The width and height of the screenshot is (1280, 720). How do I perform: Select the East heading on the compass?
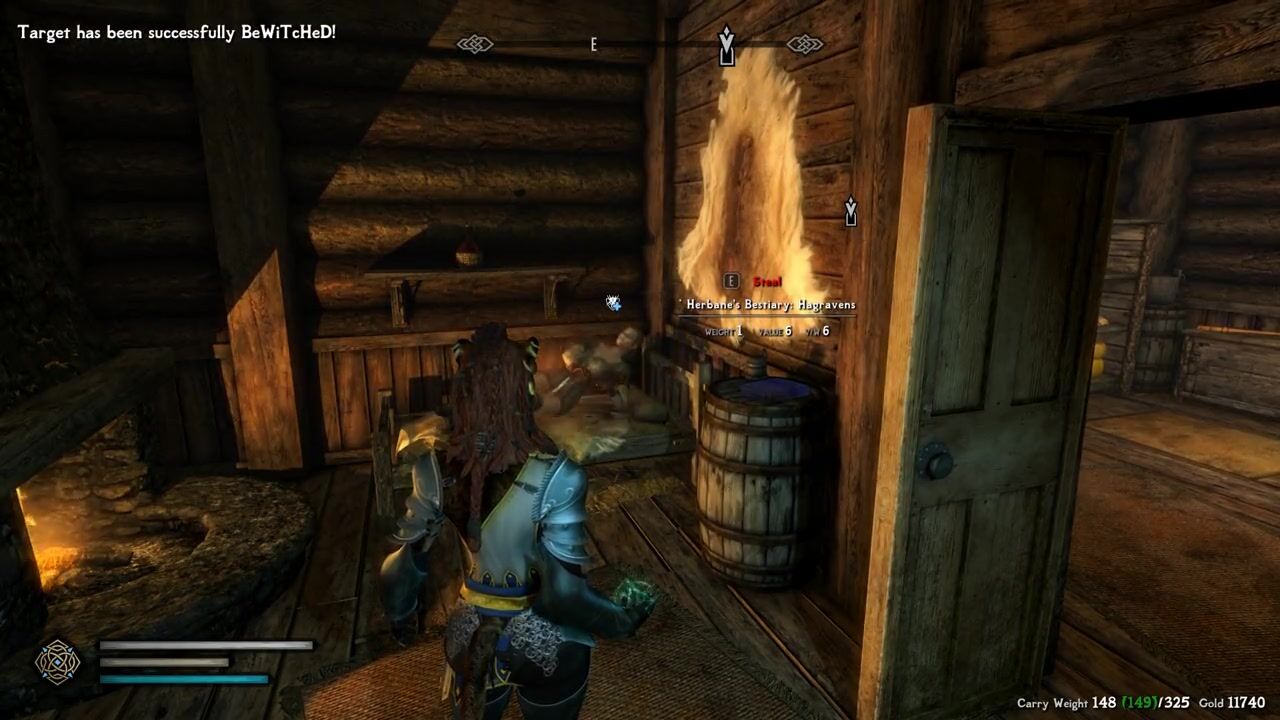(593, 45)
